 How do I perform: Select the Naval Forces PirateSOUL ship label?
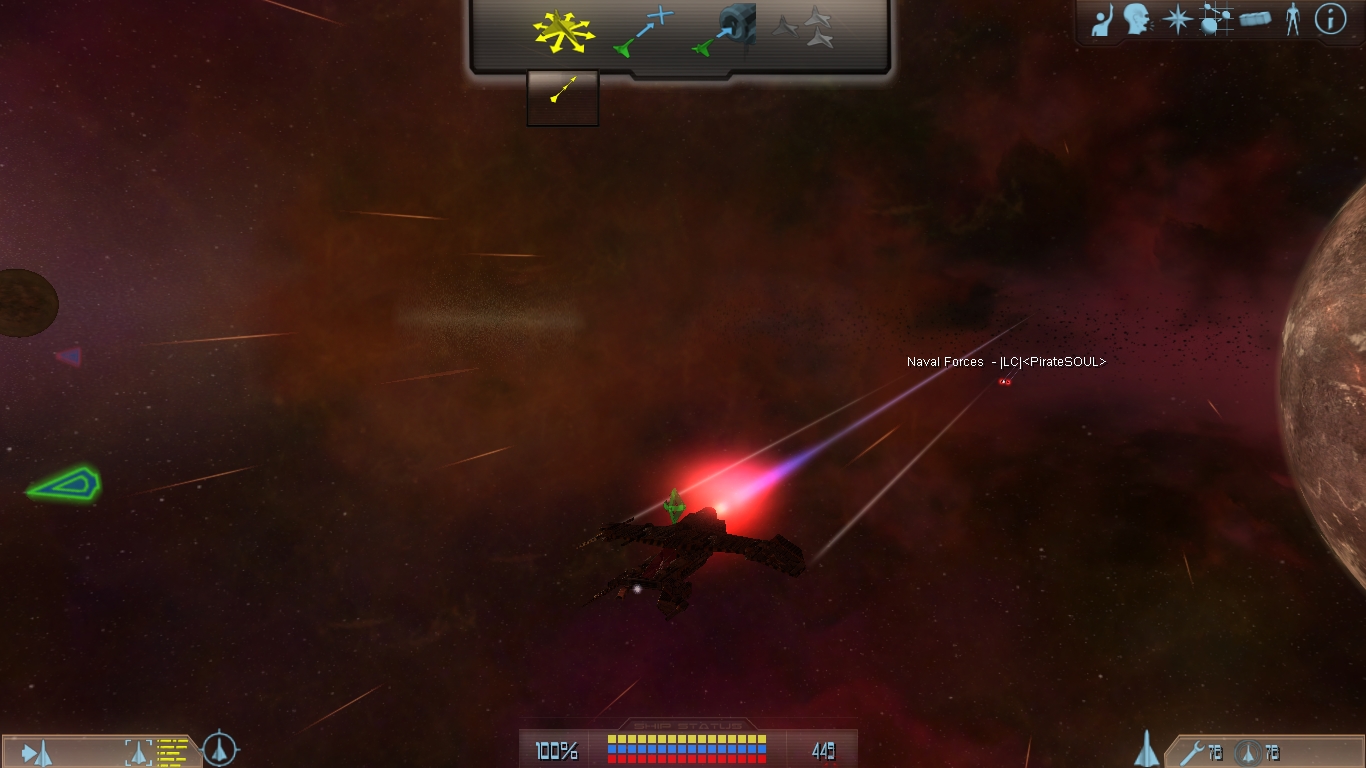coord(1006,362)
